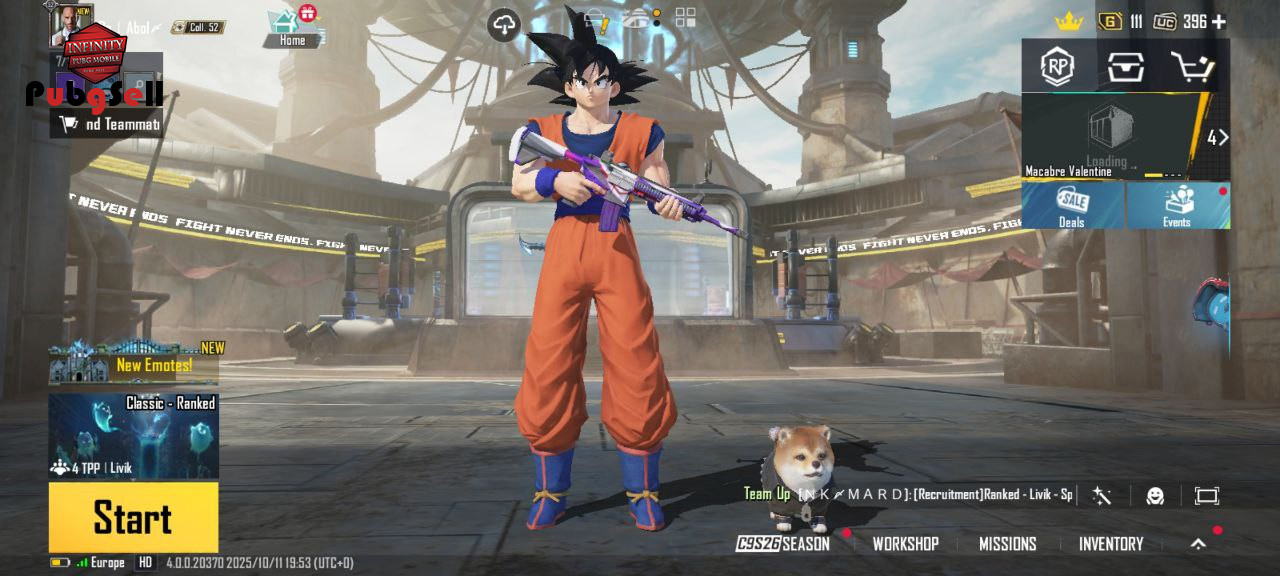The image size is (1280, 576).
Task: Open Classic Ranked mode selection
Action: pos(133,436)
